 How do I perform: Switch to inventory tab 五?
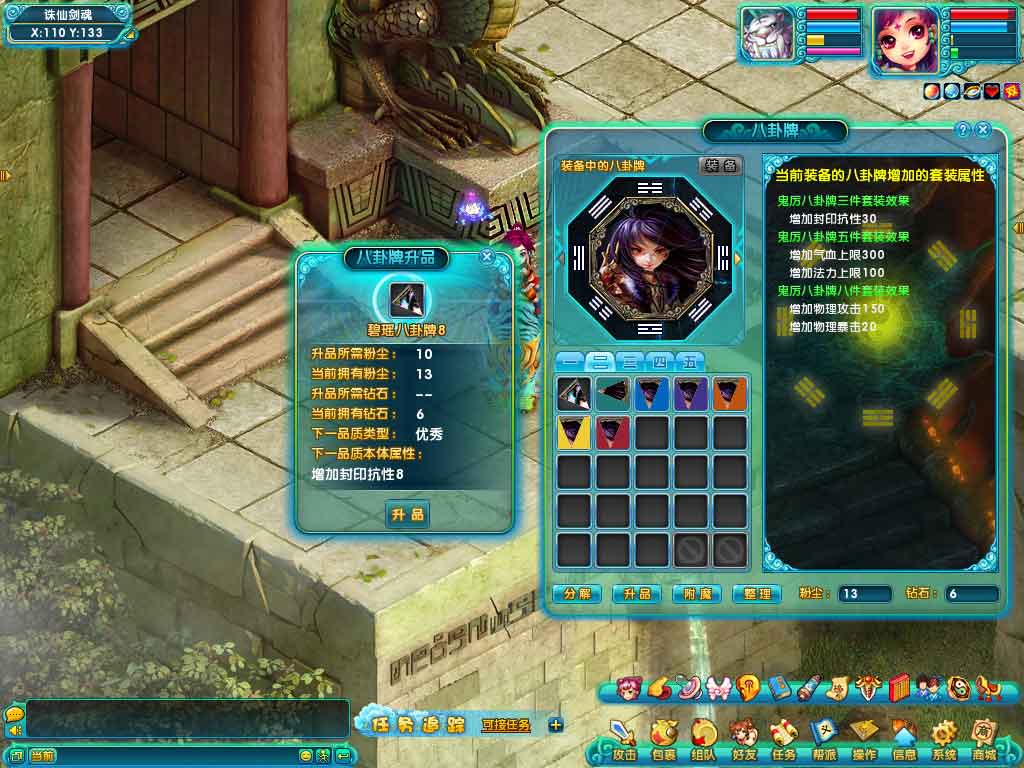click(x=690, y=361)
